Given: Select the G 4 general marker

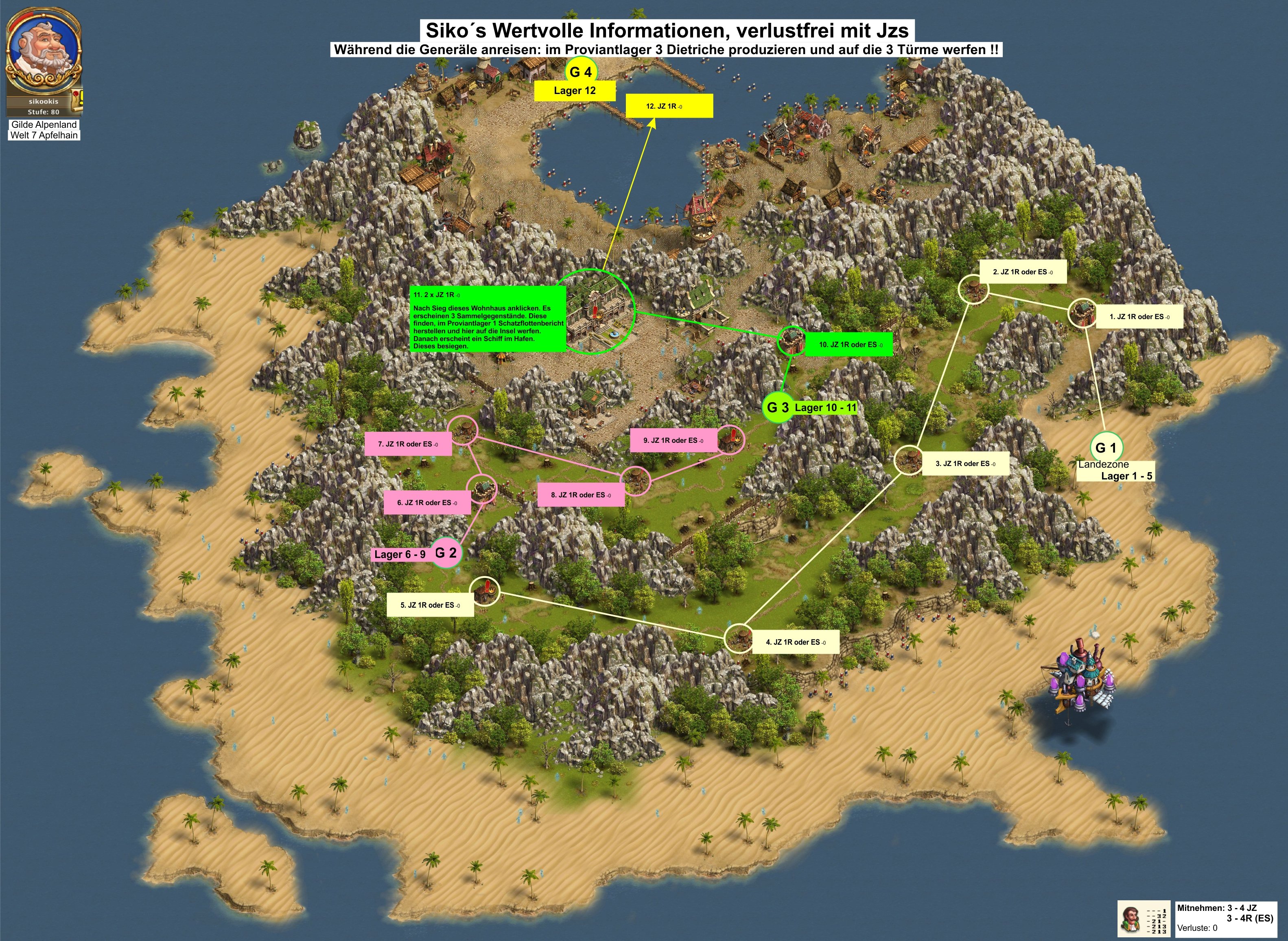Looking at the screenshot, I should click(580, 72).
